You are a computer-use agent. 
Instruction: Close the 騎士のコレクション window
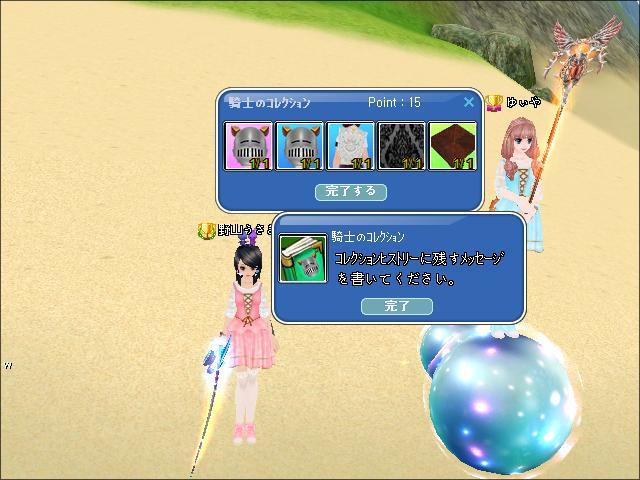(x=469, y=102)
